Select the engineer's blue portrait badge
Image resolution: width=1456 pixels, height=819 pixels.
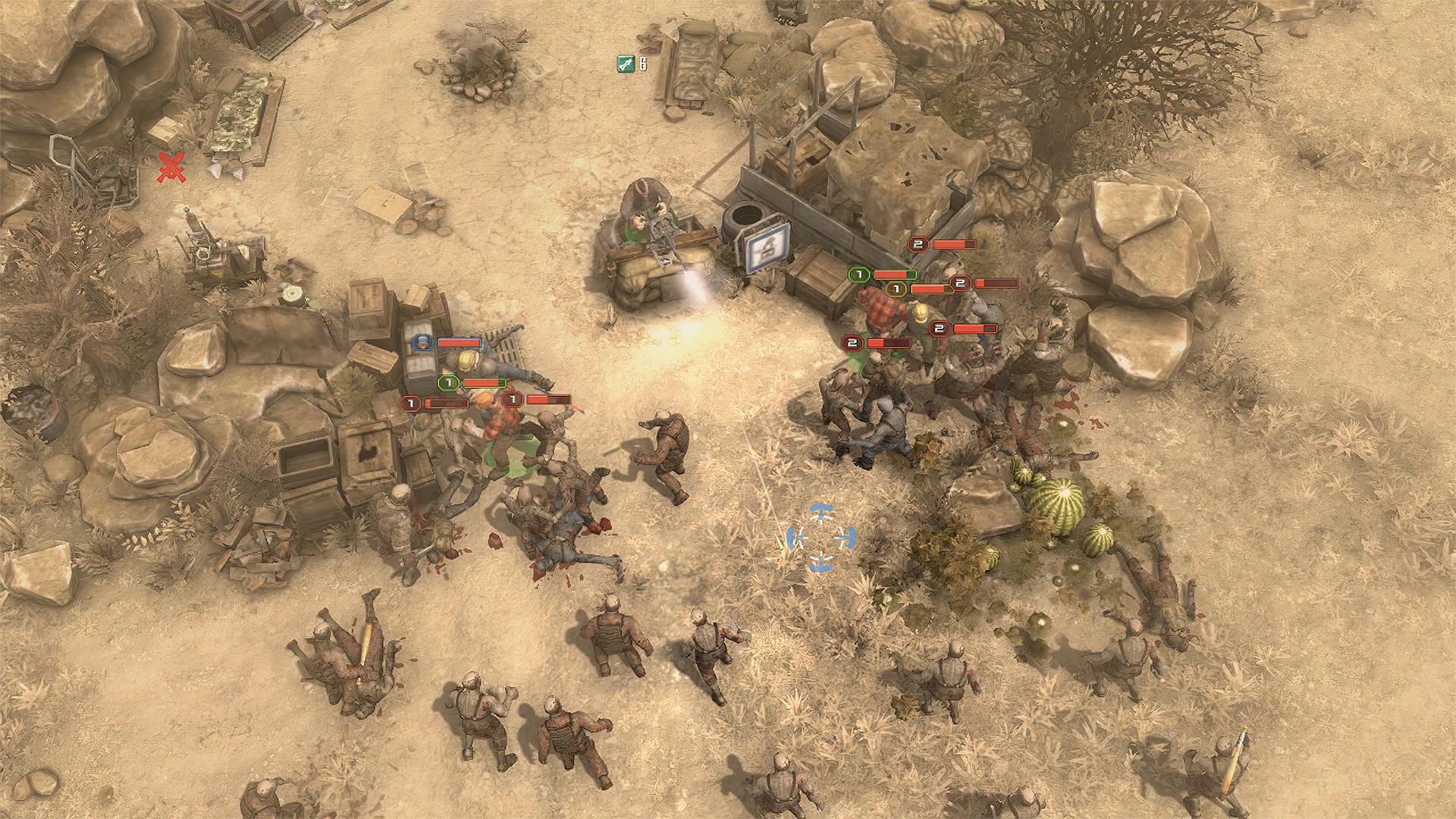click(x=422, y=343)
